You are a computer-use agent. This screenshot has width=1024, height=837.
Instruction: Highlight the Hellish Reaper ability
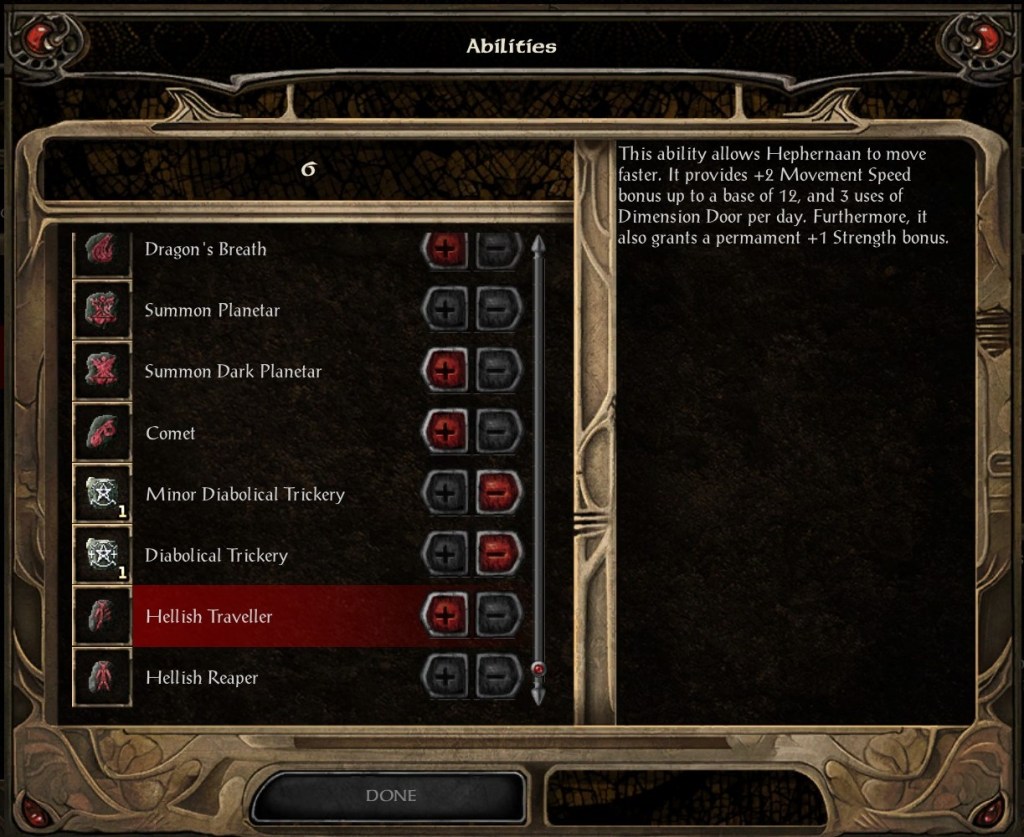[202, 678]
